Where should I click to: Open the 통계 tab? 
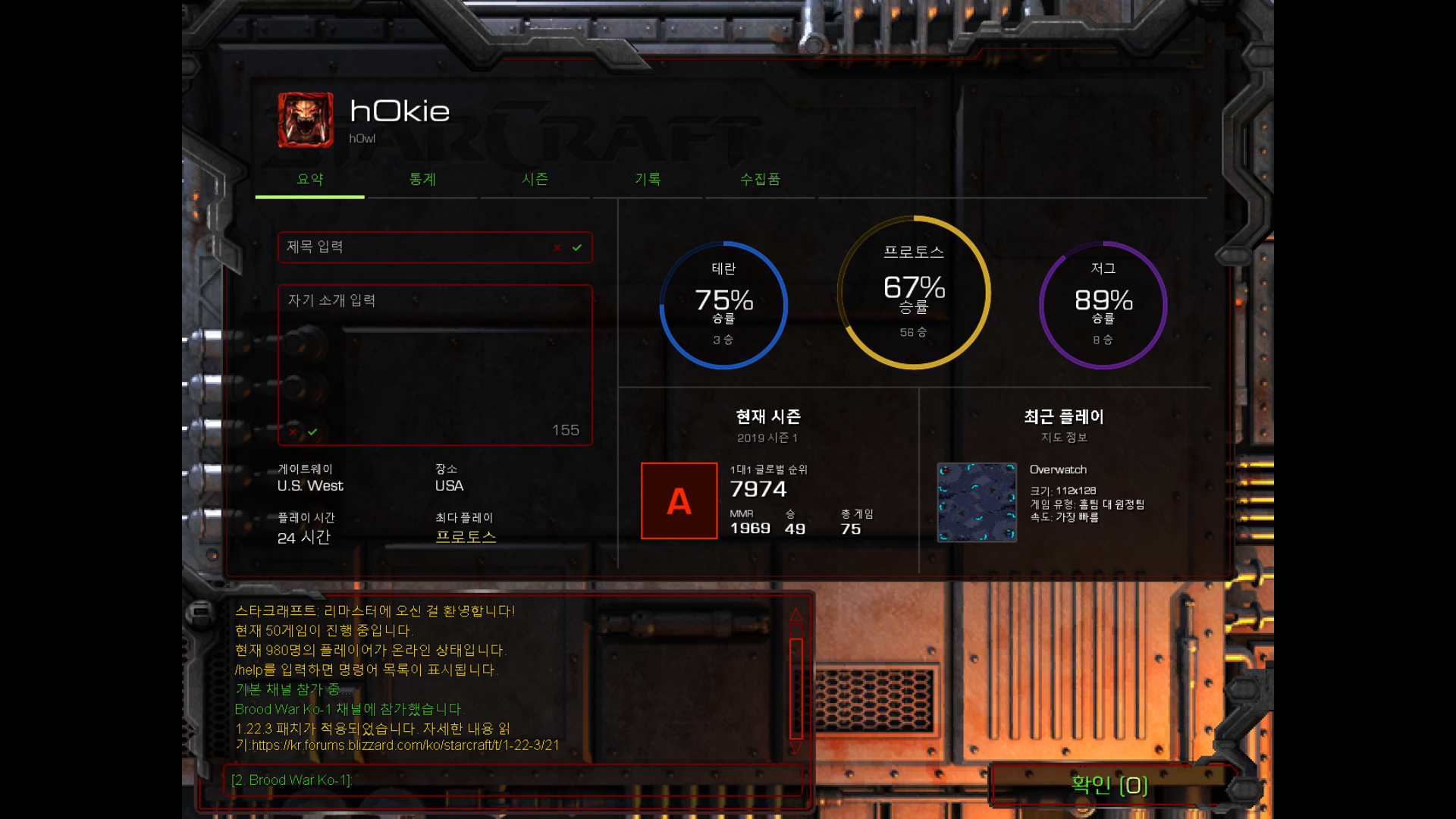tap(422, 180)
